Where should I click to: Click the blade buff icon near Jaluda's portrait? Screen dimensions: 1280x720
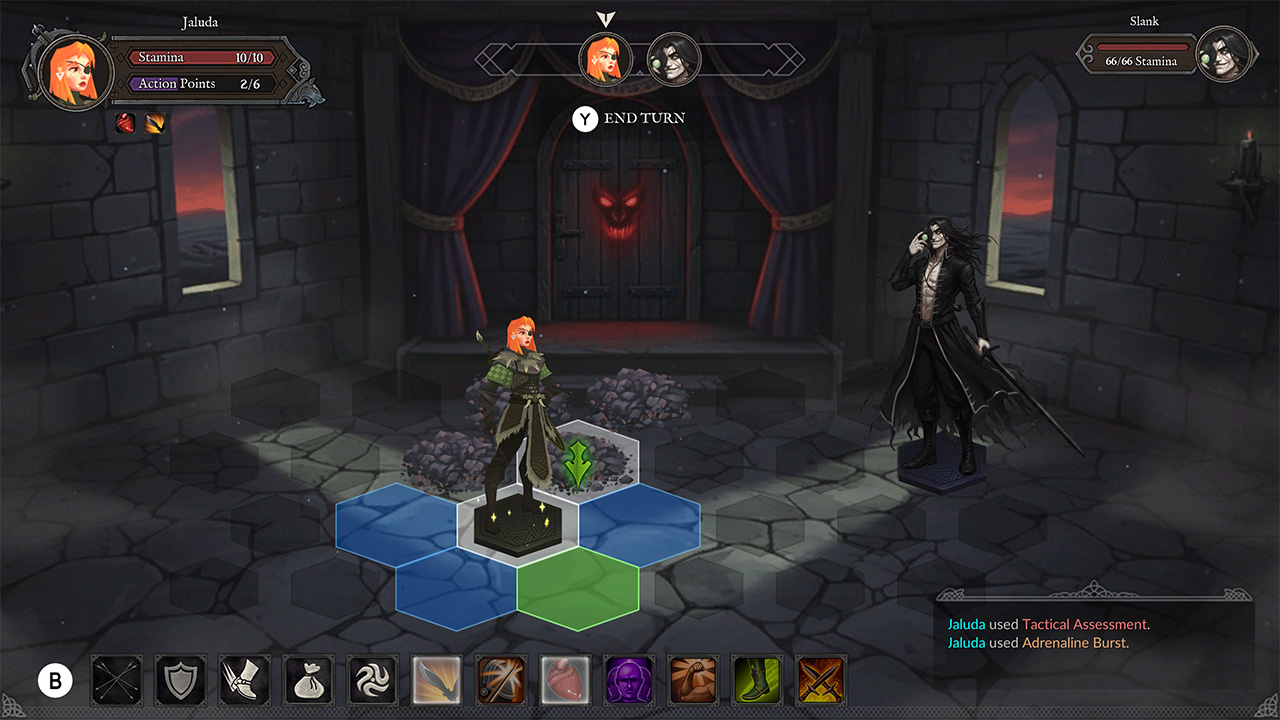click(x=153, y=124)
